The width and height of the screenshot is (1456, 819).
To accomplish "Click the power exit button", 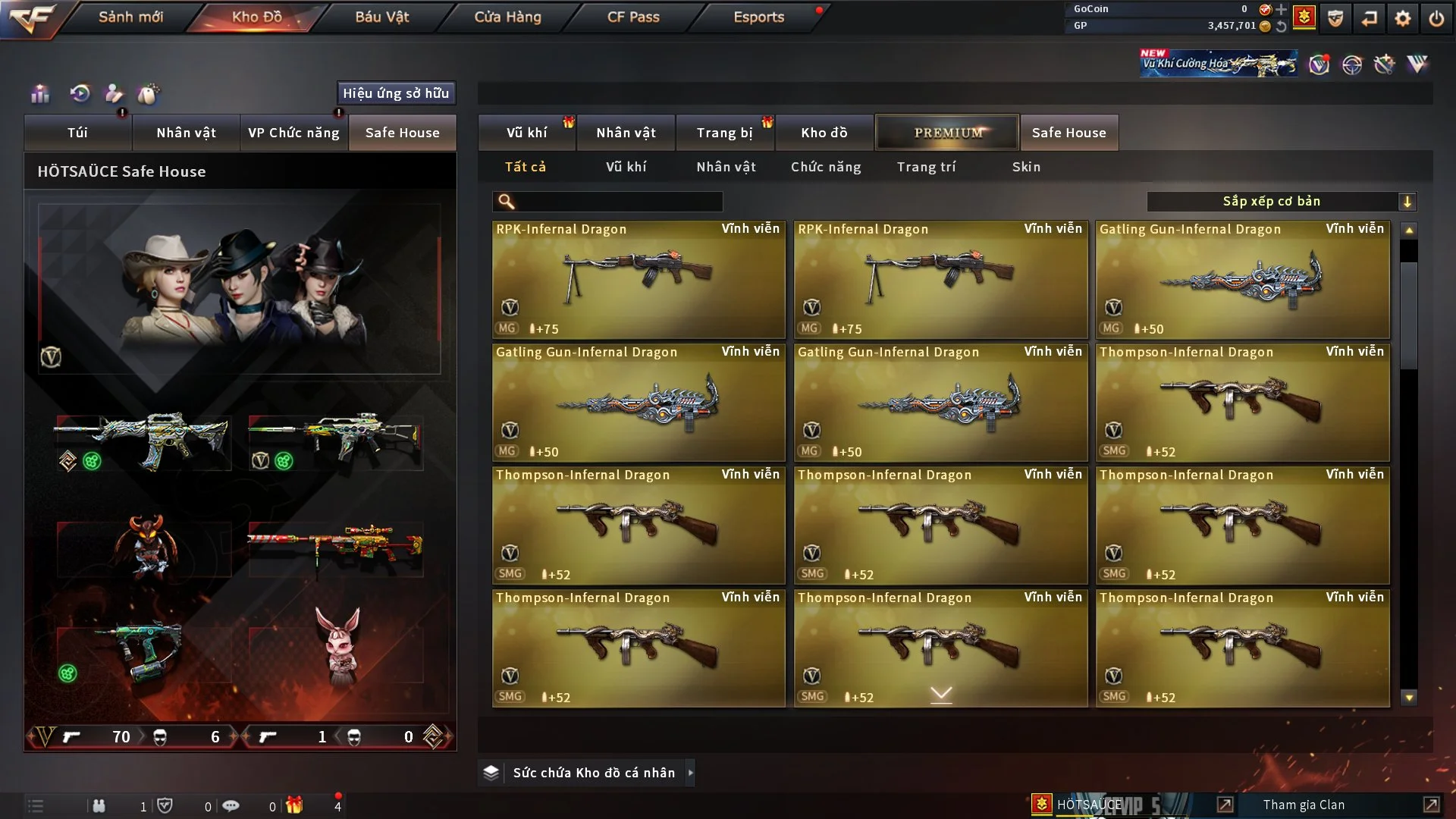I will [x=1436, y=18].
